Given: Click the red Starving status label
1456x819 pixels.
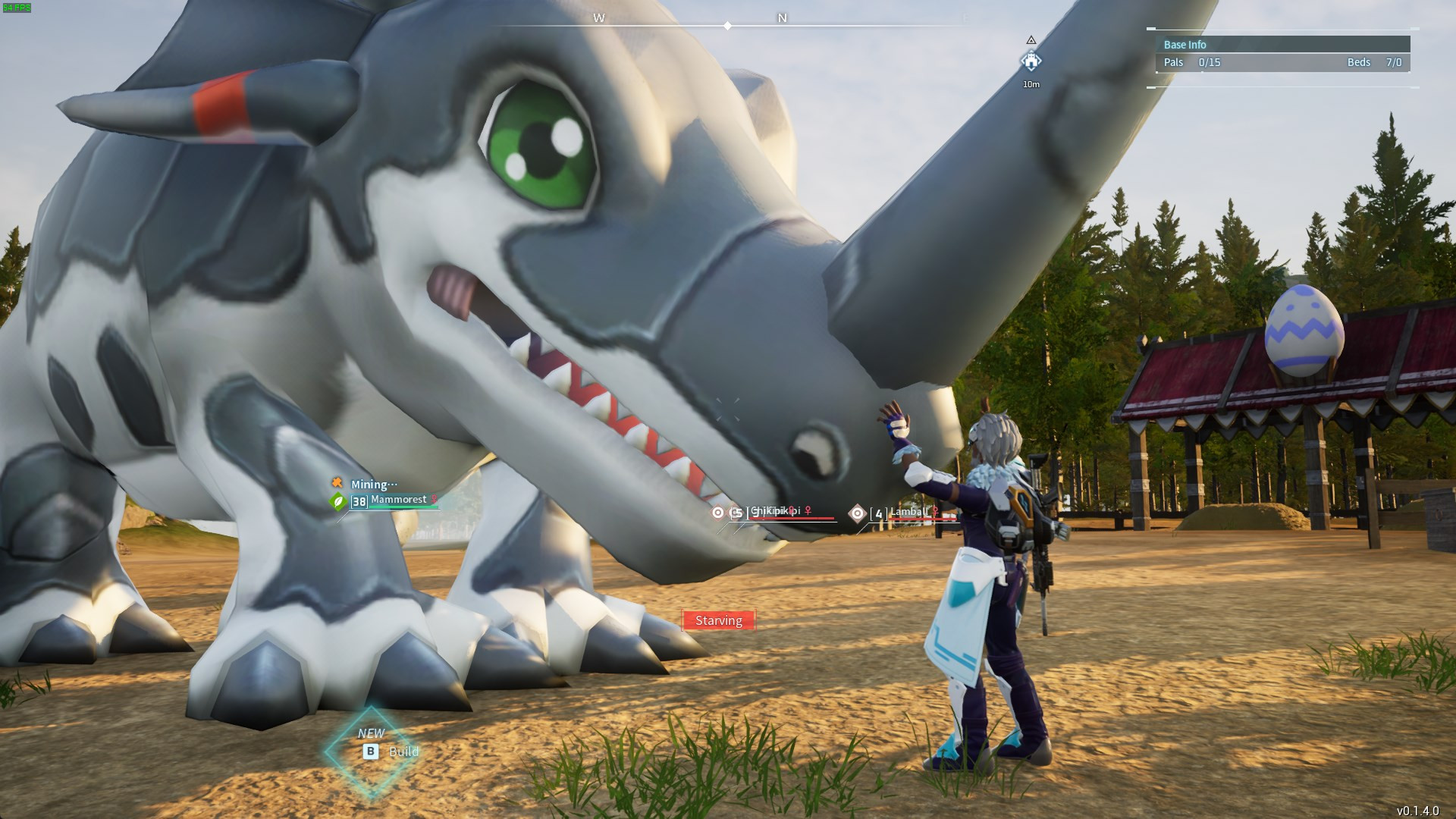Looking at the screenshot, I should point(718,620).
